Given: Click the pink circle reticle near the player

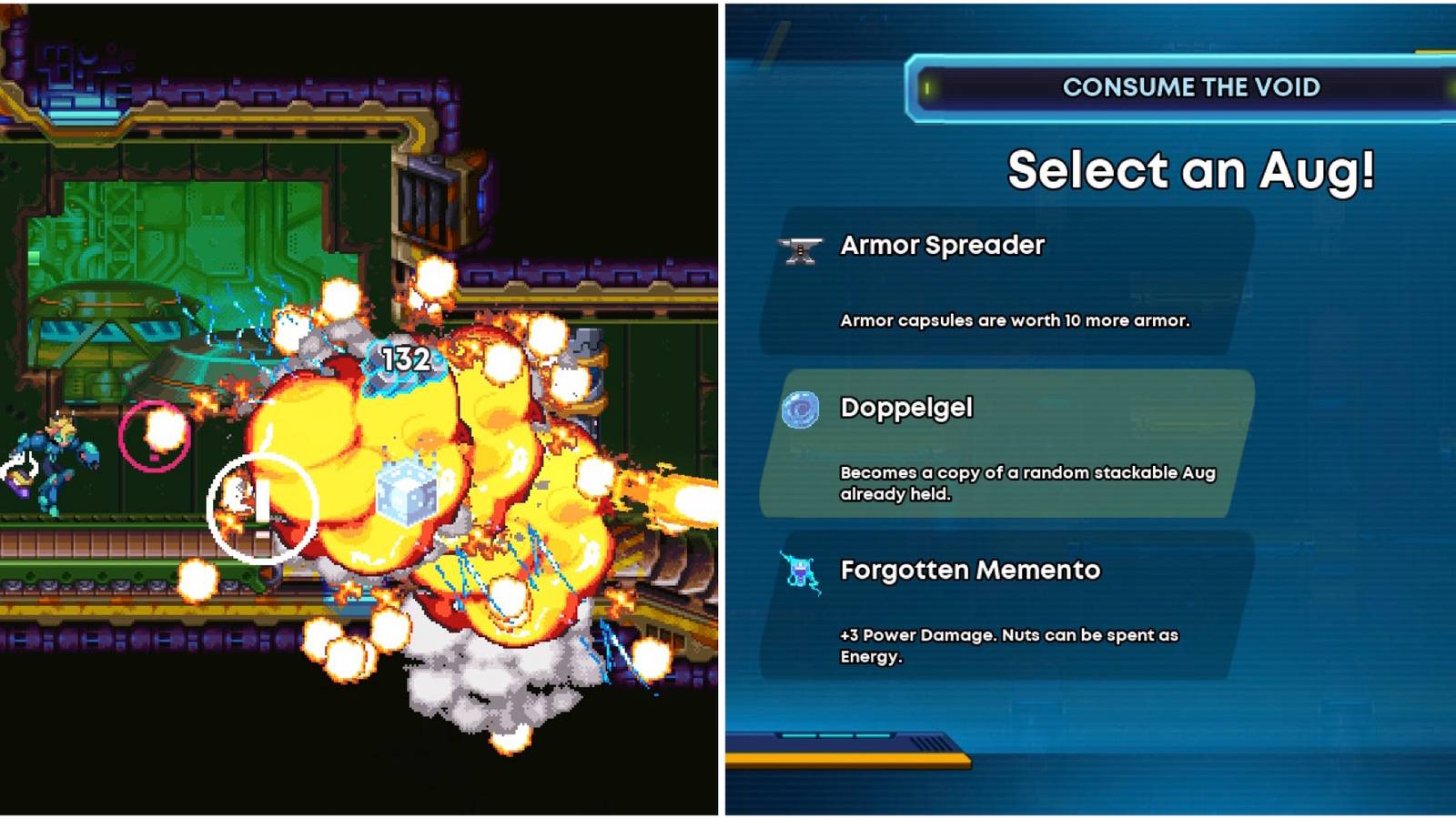Looking at the screenshot, I should 155,437.
